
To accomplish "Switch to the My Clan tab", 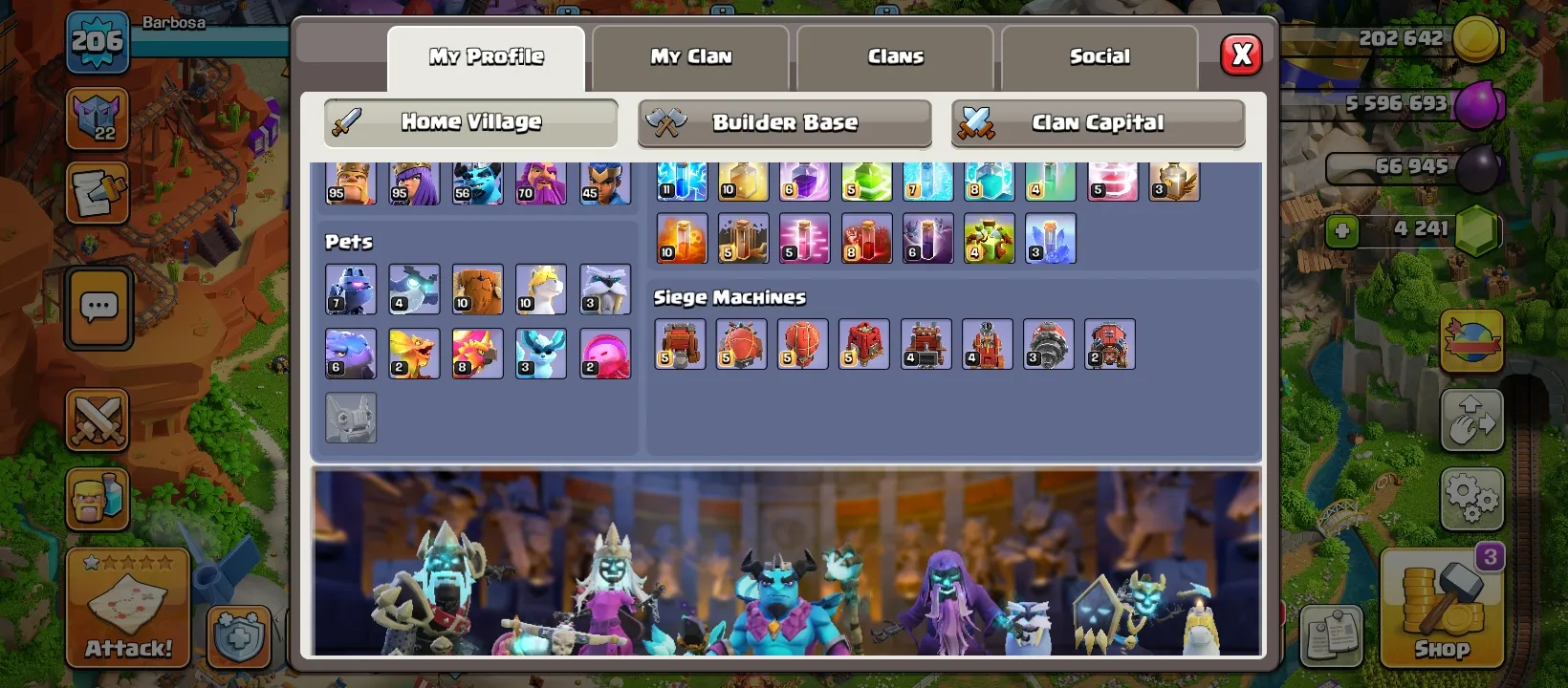I will [690, 56].
